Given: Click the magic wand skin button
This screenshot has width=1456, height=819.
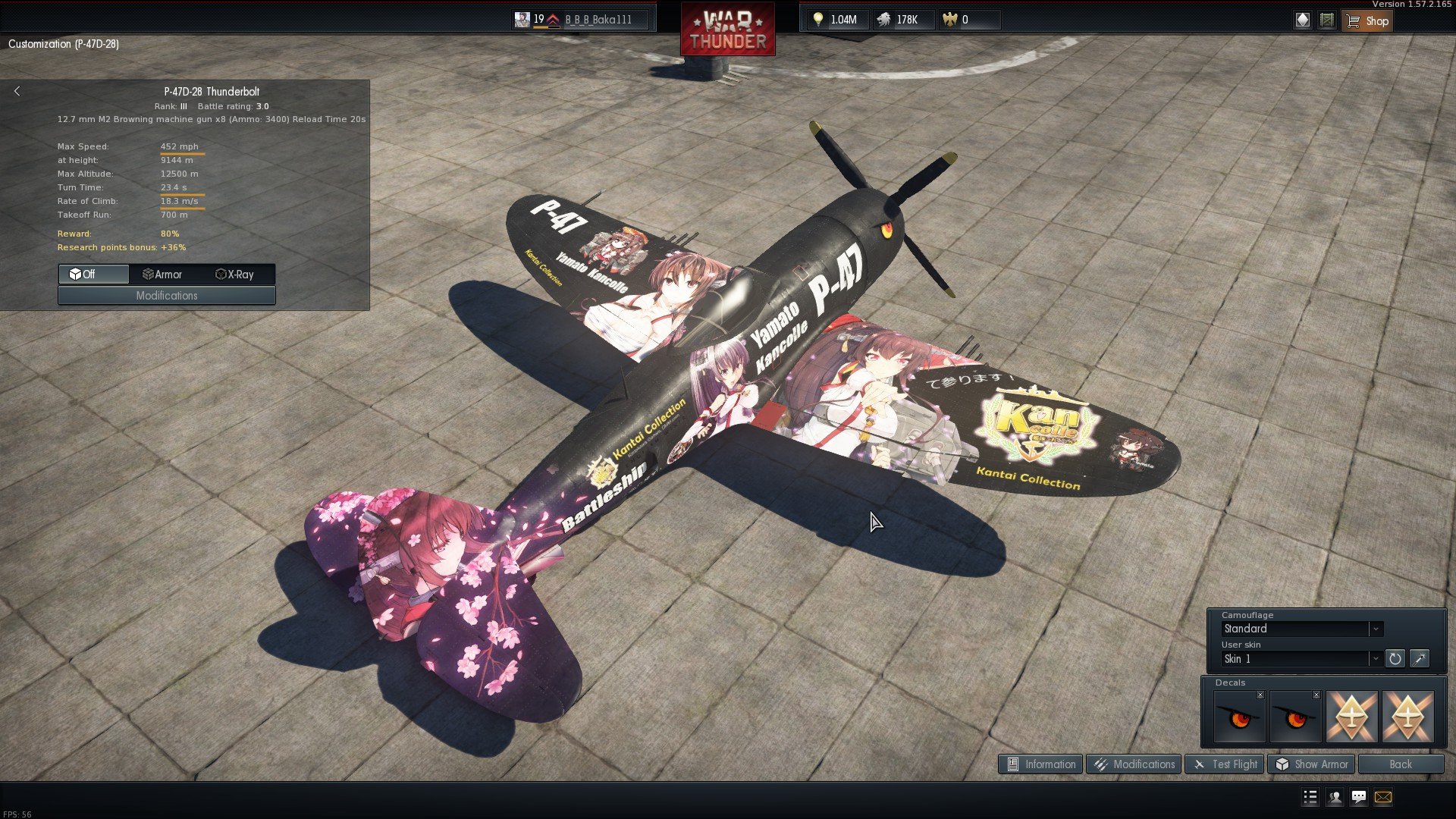Looking at the screenshot, I should [x=1419, y=658].
